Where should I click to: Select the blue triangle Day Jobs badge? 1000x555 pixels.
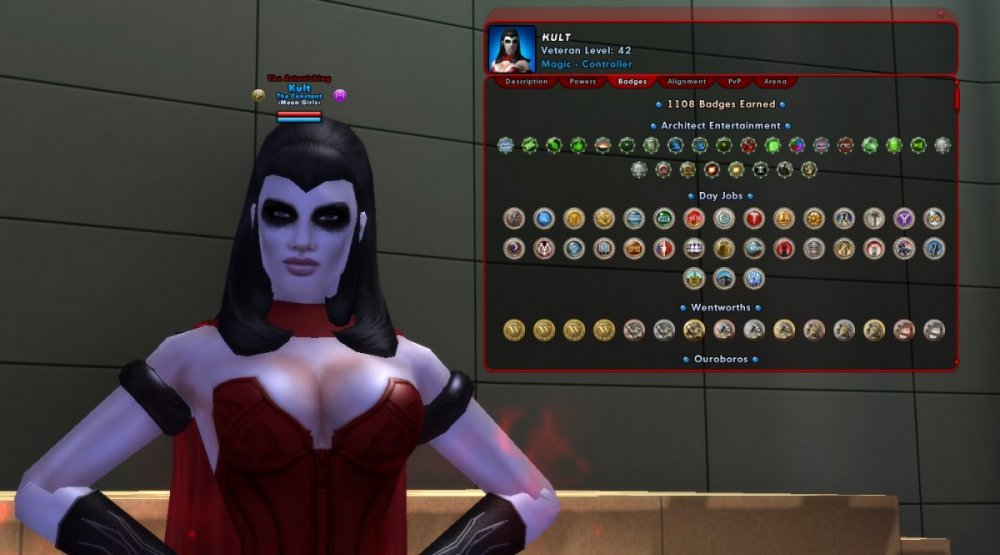(543, 218)
